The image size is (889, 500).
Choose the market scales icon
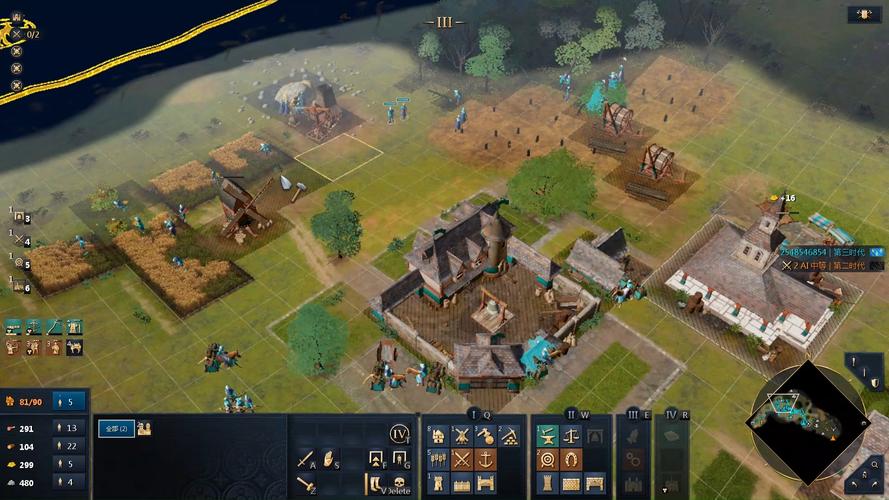tap(571, 436)
